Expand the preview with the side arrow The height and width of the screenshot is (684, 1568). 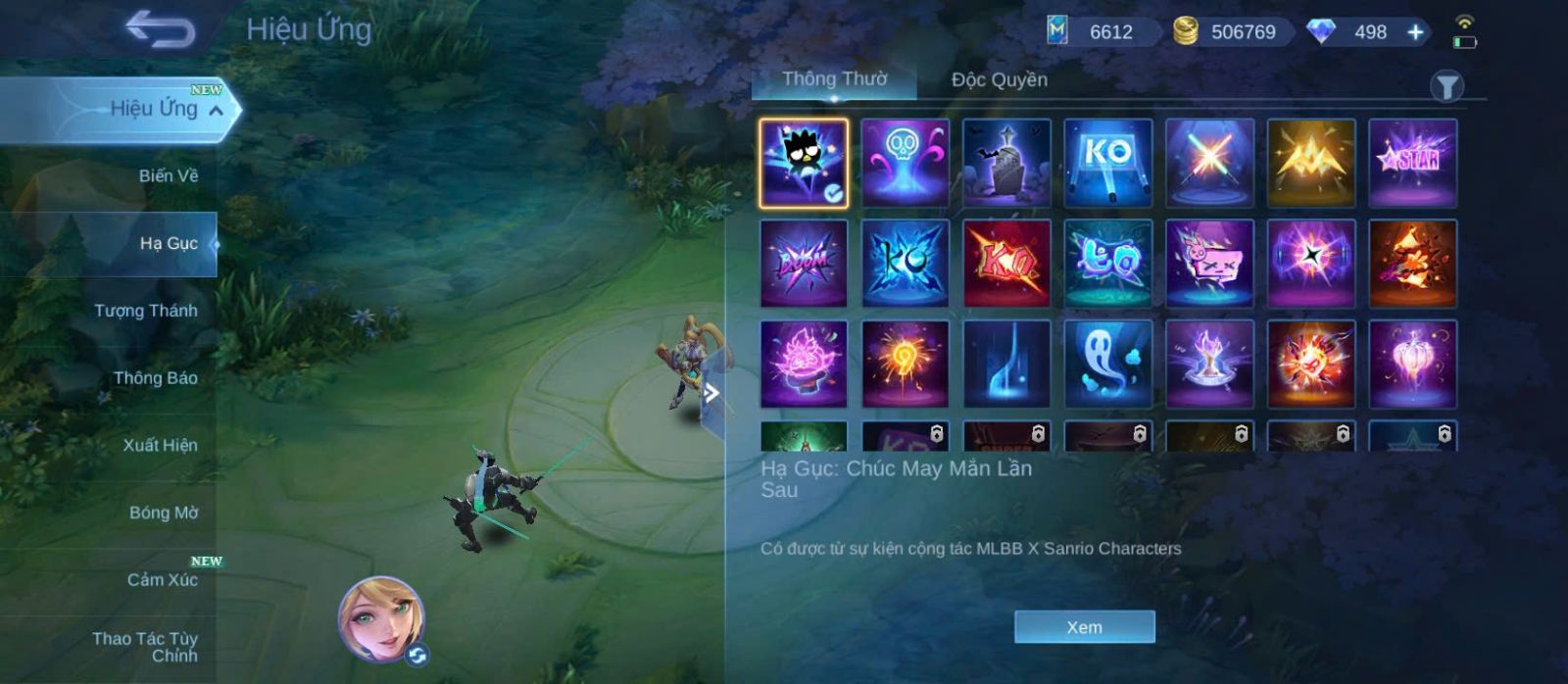coord(712,393)
